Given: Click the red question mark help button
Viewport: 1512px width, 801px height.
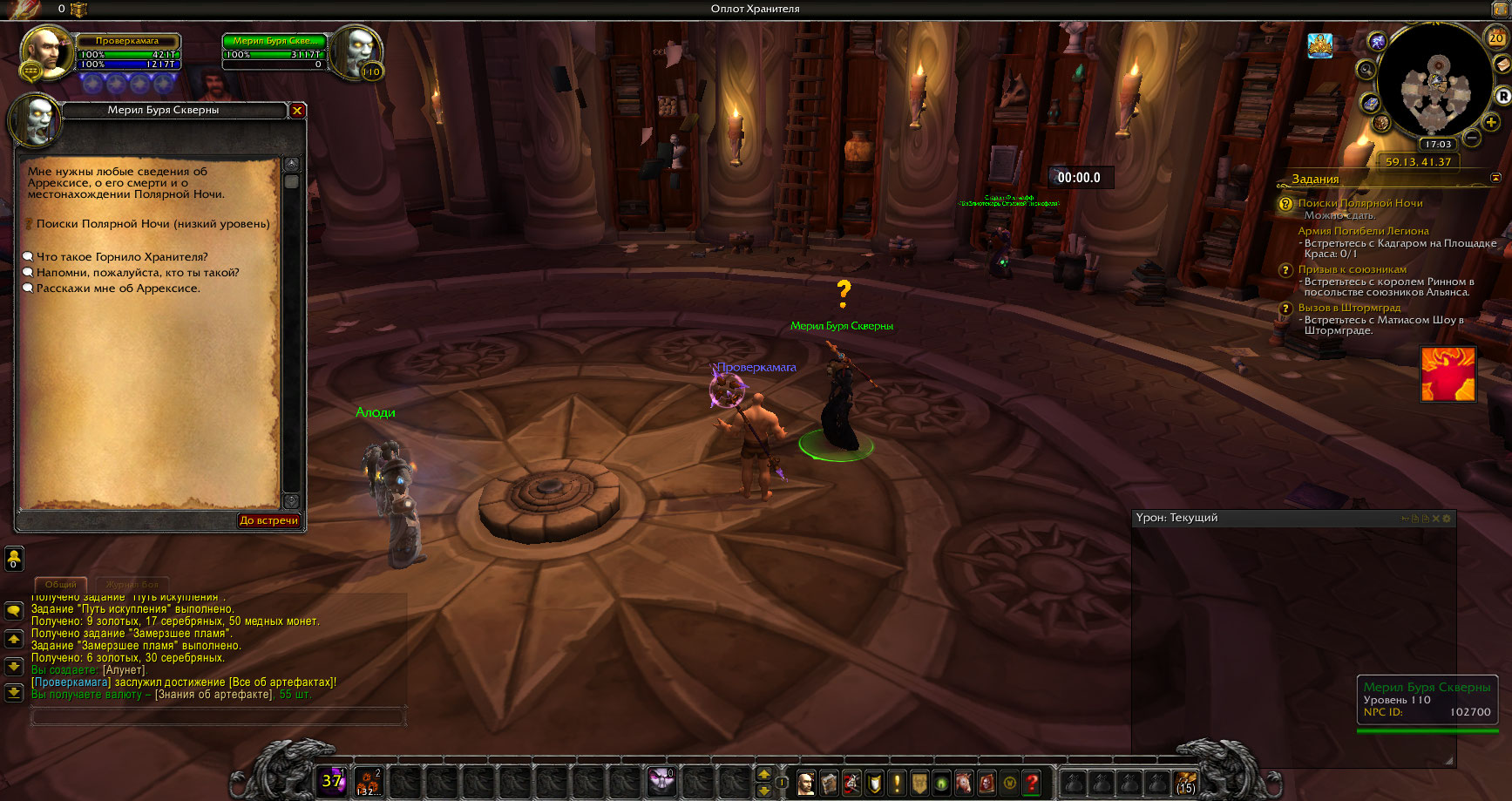Looking at the screenshot, I should click(x=1032, y=783).
